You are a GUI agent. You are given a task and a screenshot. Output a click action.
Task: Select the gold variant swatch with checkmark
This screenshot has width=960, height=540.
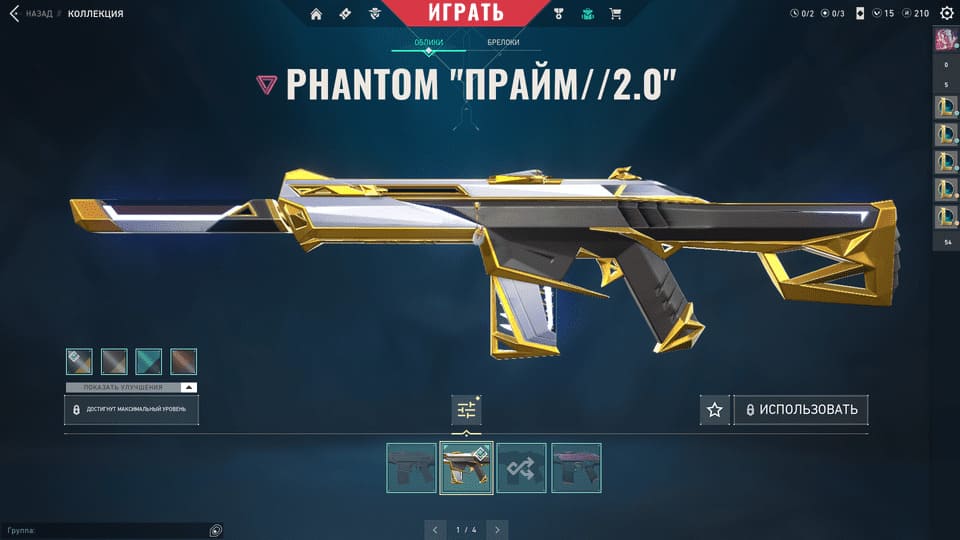[x=79, y=361]
